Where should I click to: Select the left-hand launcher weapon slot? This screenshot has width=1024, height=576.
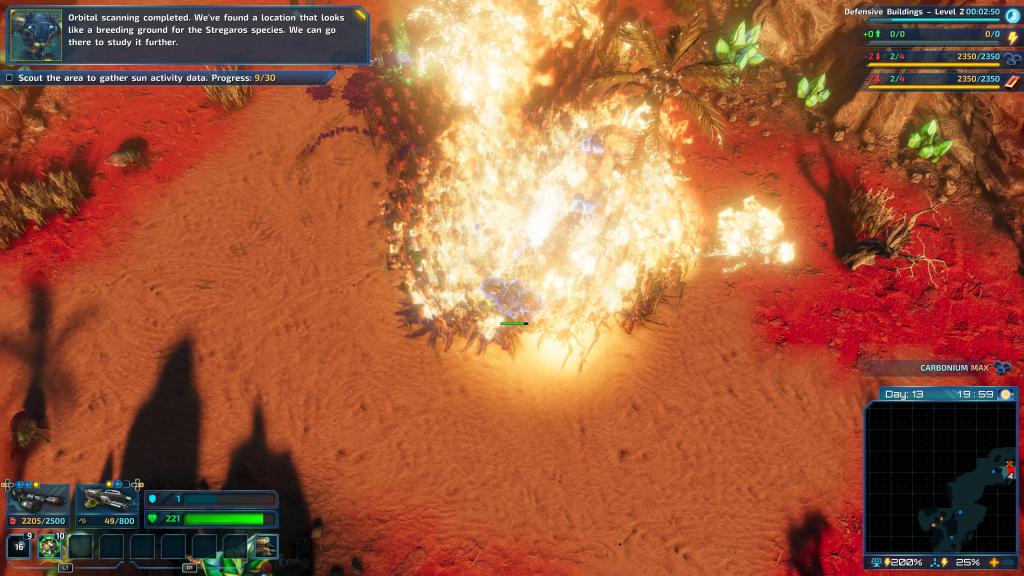tap(37, 499)
